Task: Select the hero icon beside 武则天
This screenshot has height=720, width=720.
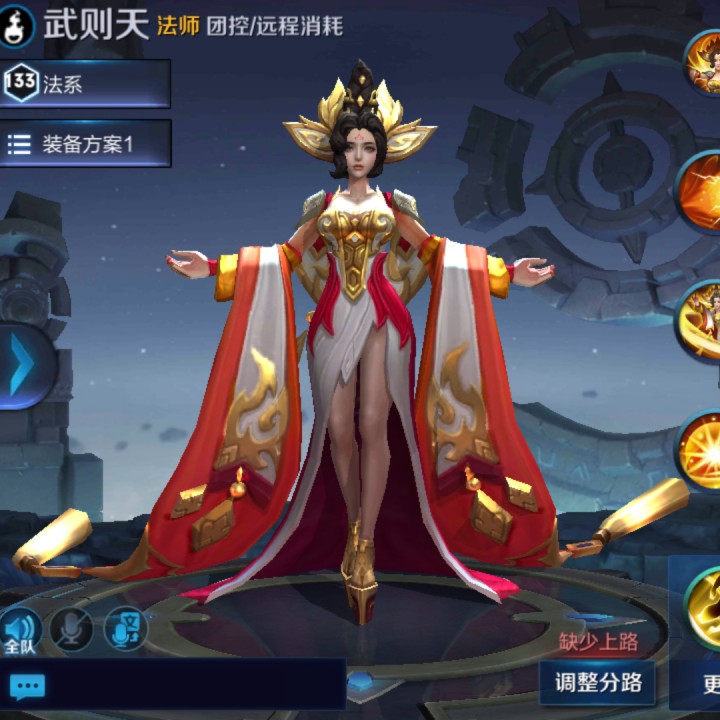Action: pyautogui.click(x=17, y=24)
